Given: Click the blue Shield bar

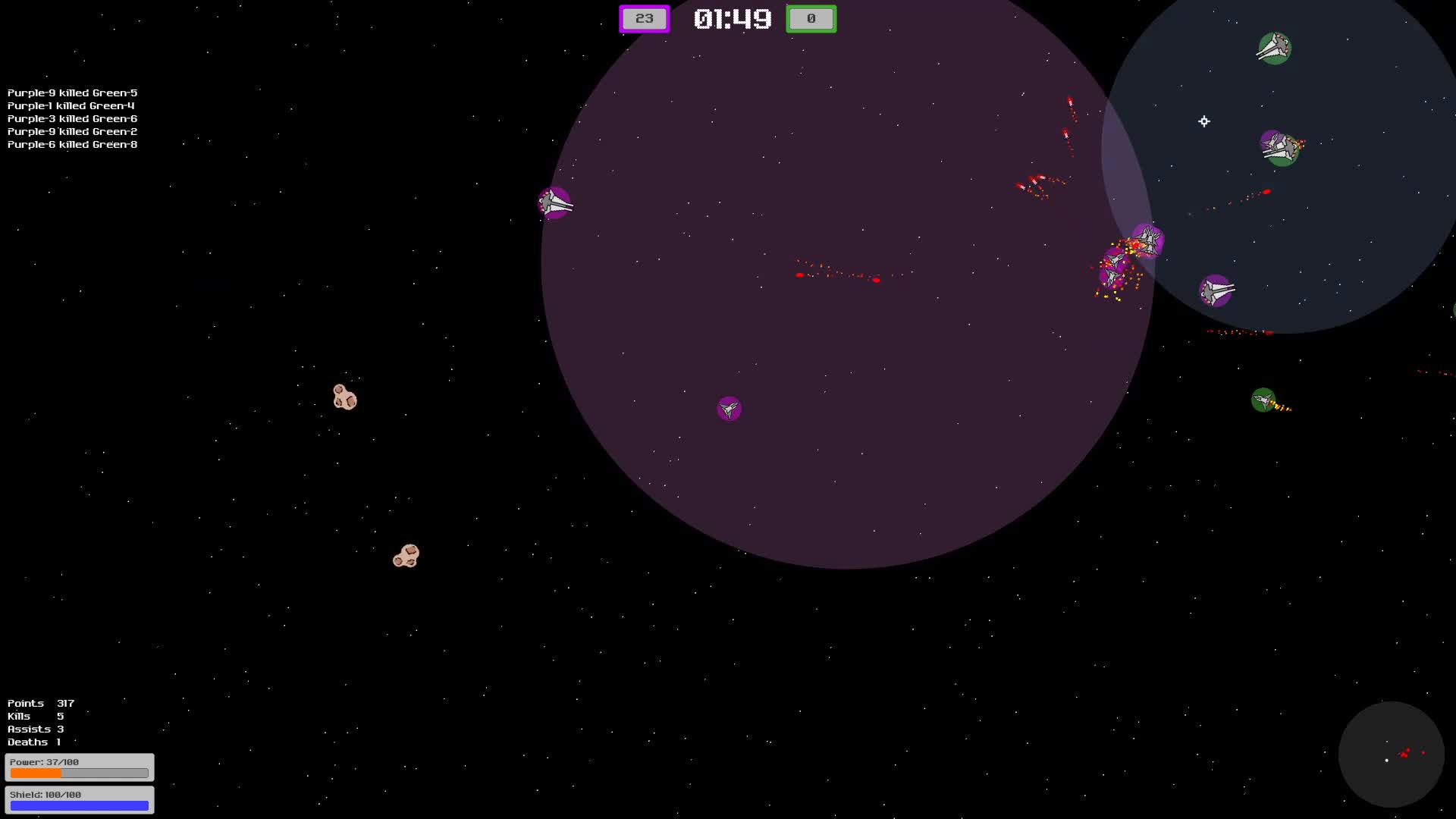Looking at the screenshot, I should pos(79,805).
